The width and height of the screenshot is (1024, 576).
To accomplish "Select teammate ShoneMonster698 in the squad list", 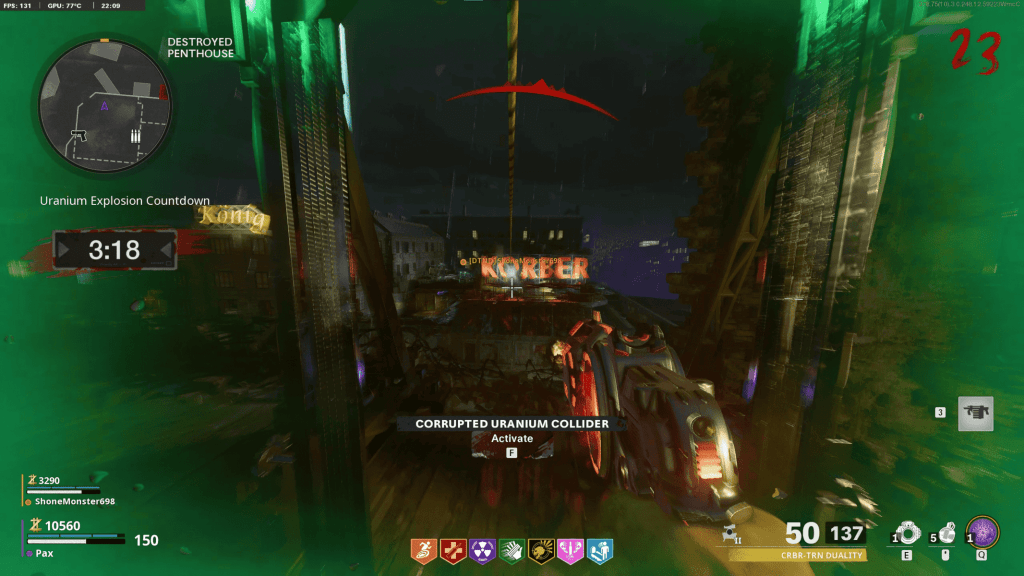I will pos(68,501).
